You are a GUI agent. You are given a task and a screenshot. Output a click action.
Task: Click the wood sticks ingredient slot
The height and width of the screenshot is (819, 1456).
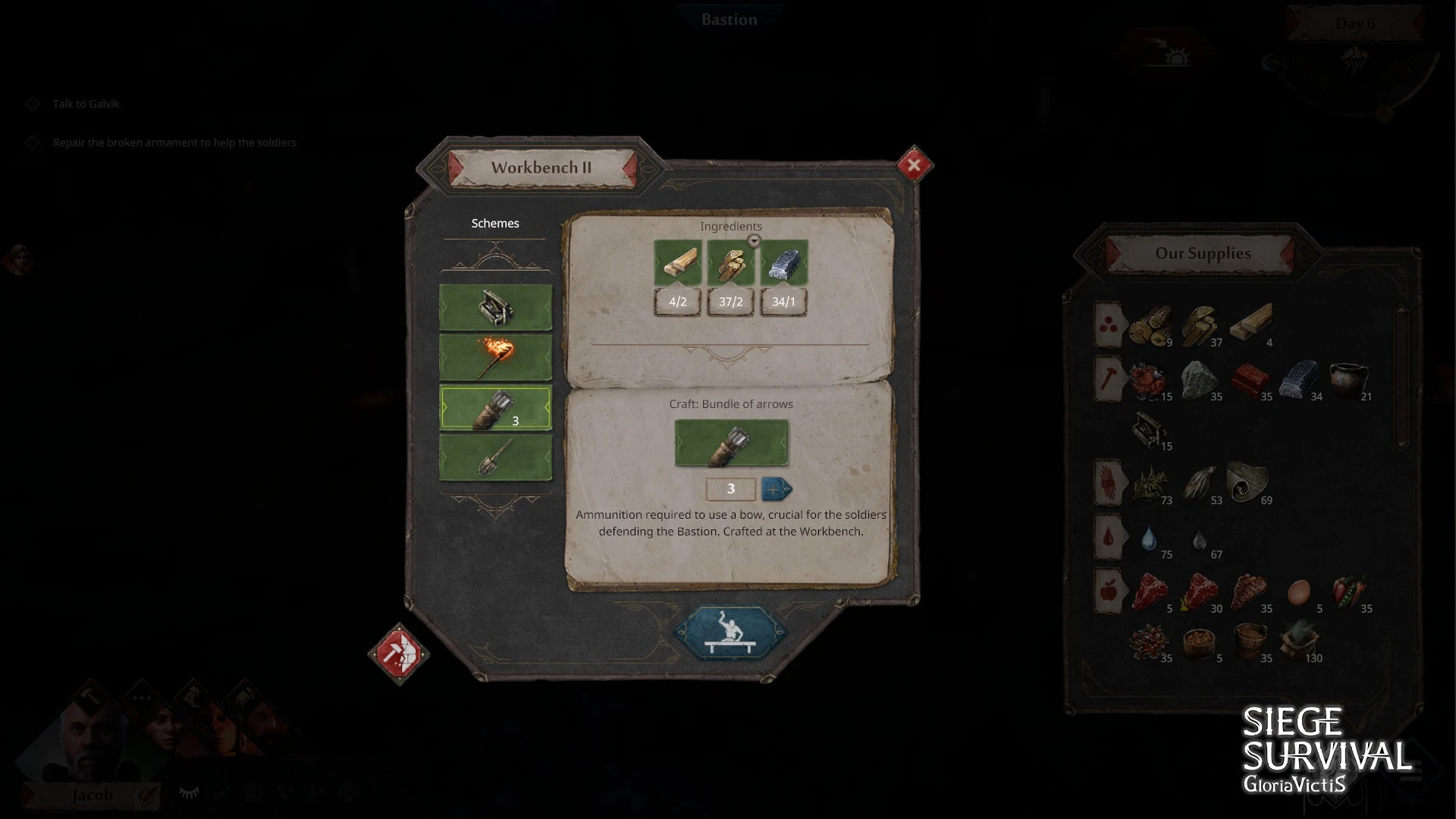coord(730,263)
